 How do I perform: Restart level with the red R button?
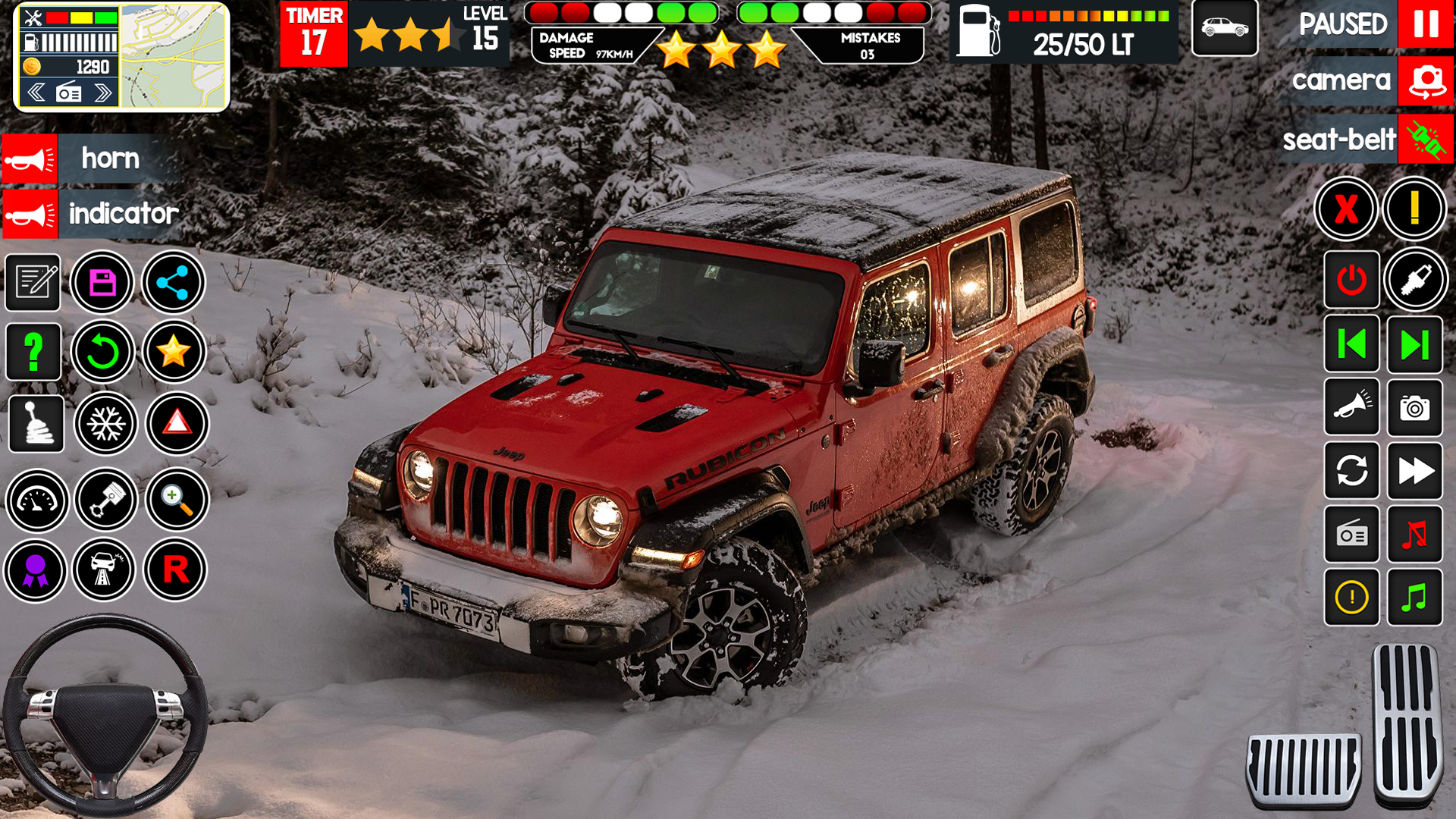(175, 569)
